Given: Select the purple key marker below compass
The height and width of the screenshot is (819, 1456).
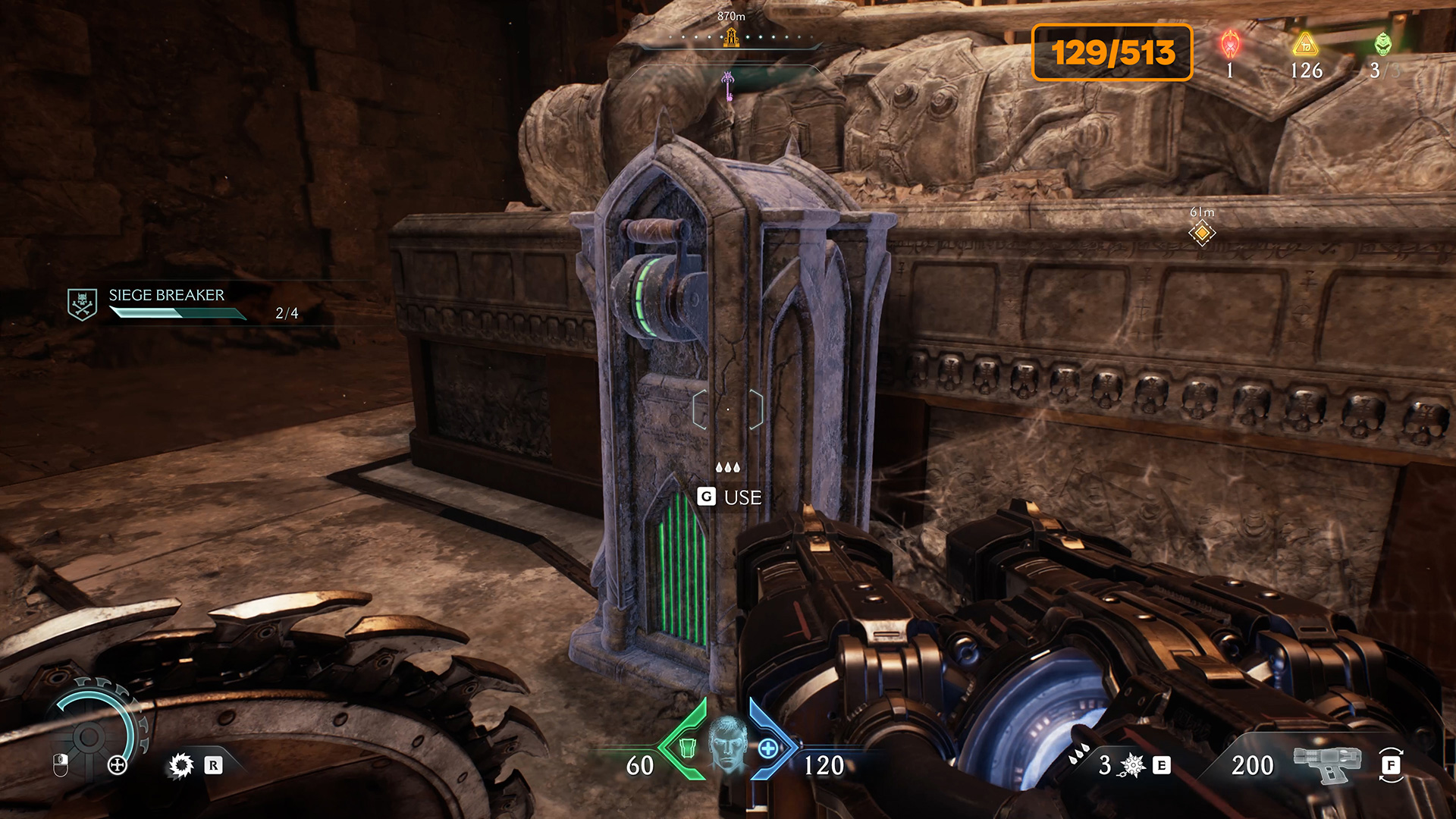Looking at the screenshot, I should [728, 84].
